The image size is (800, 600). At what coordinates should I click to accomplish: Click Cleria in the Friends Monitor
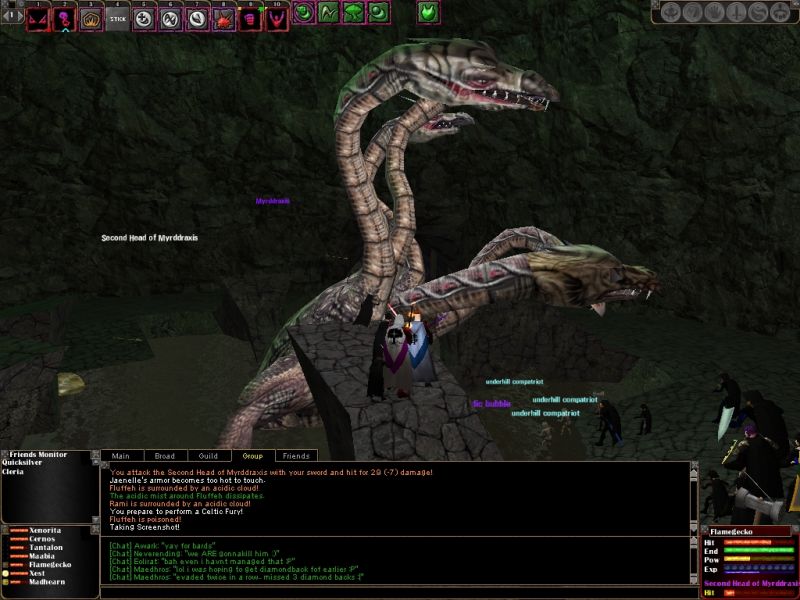[x=15, y=472]
